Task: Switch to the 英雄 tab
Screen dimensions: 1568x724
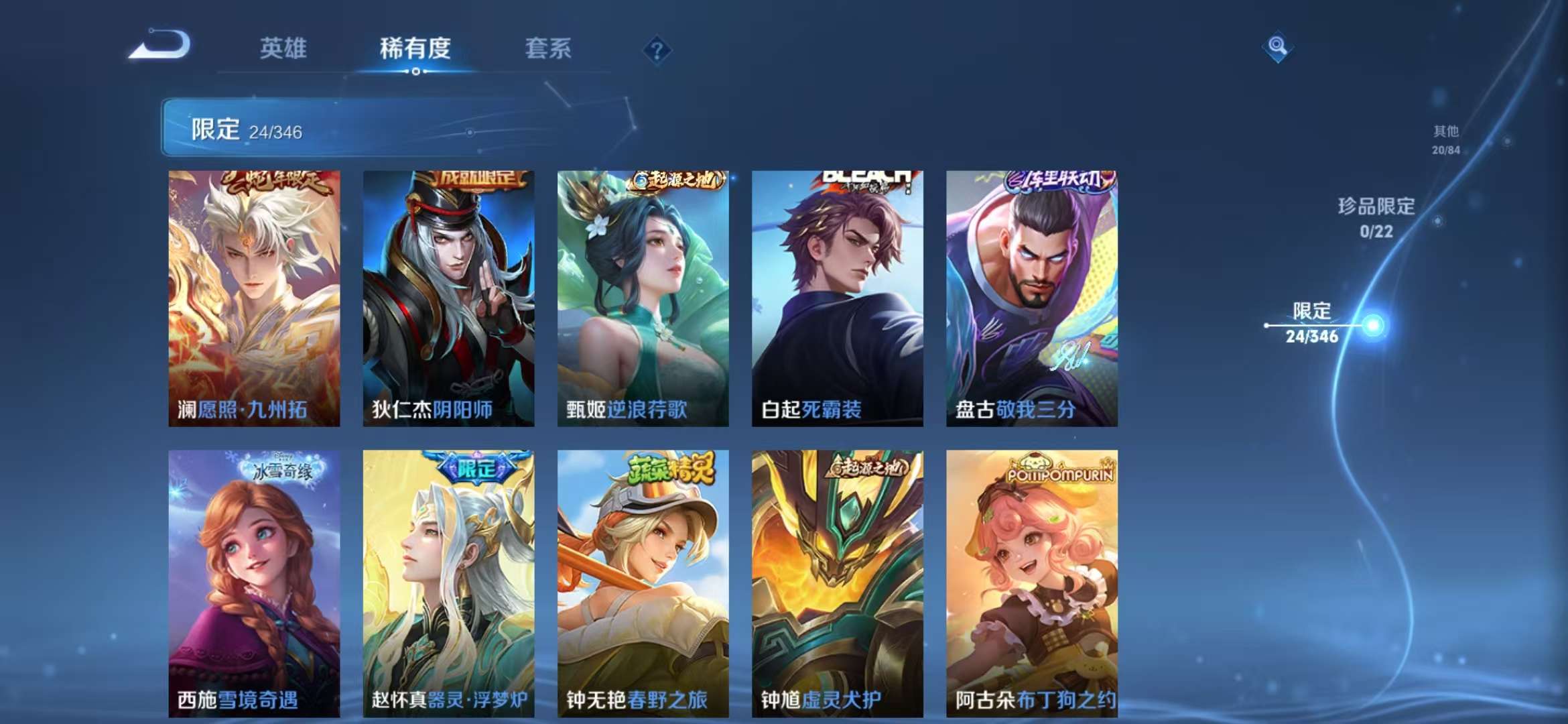Action: 285,48
